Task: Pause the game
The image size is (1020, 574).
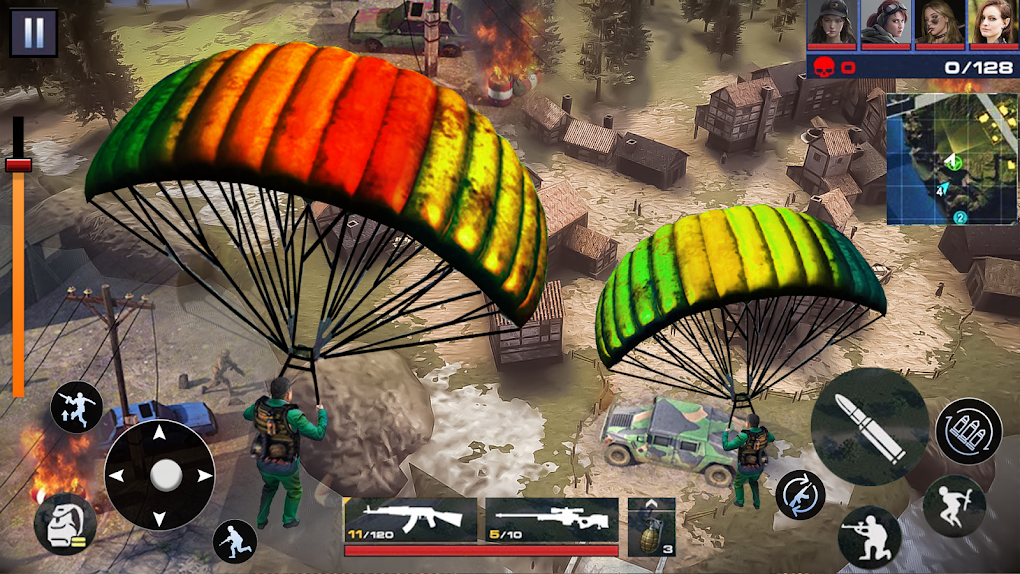Action: point(34,33)
